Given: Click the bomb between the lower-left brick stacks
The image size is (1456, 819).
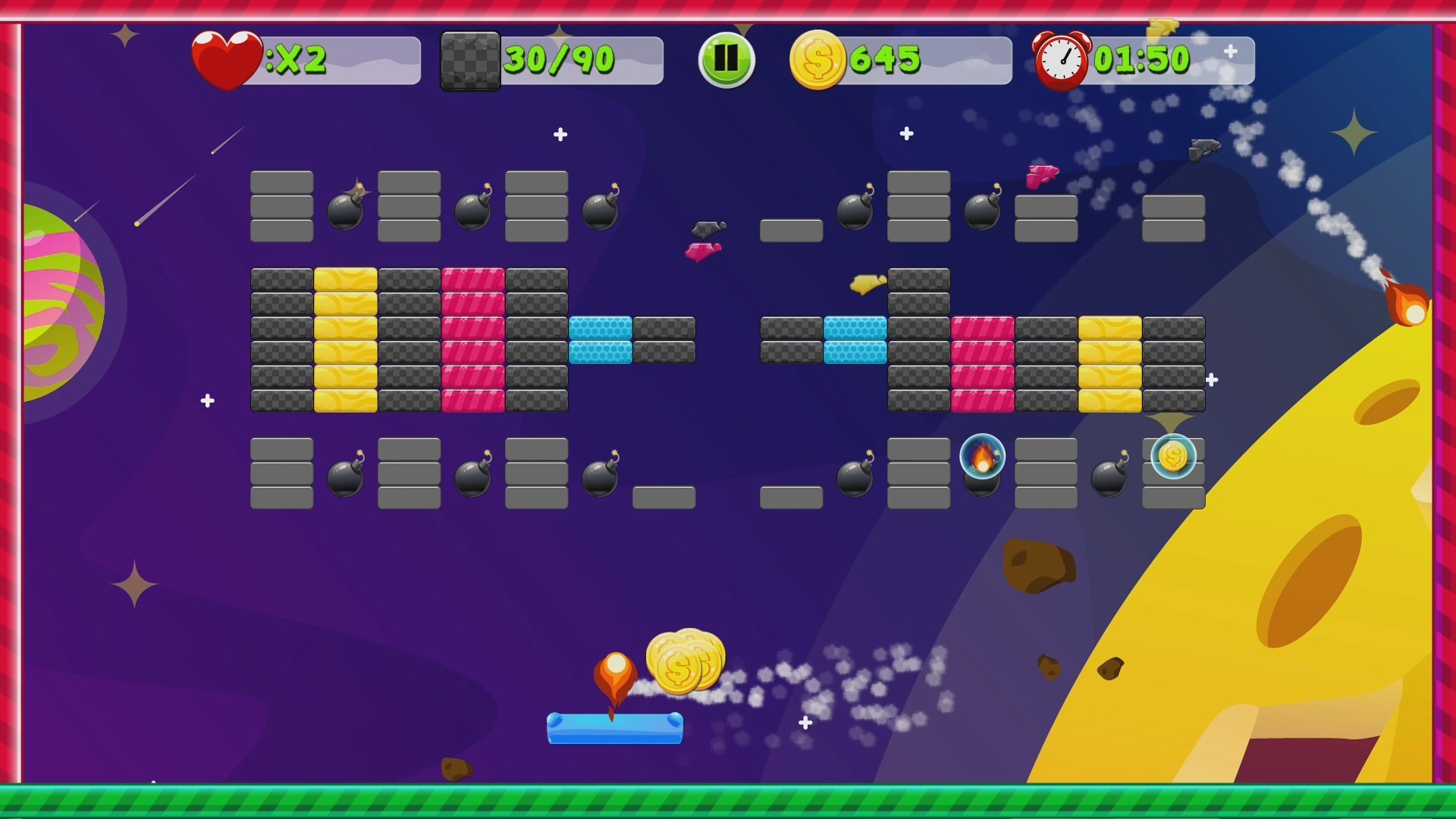Looking at the screenshot, I should point(345,479).
